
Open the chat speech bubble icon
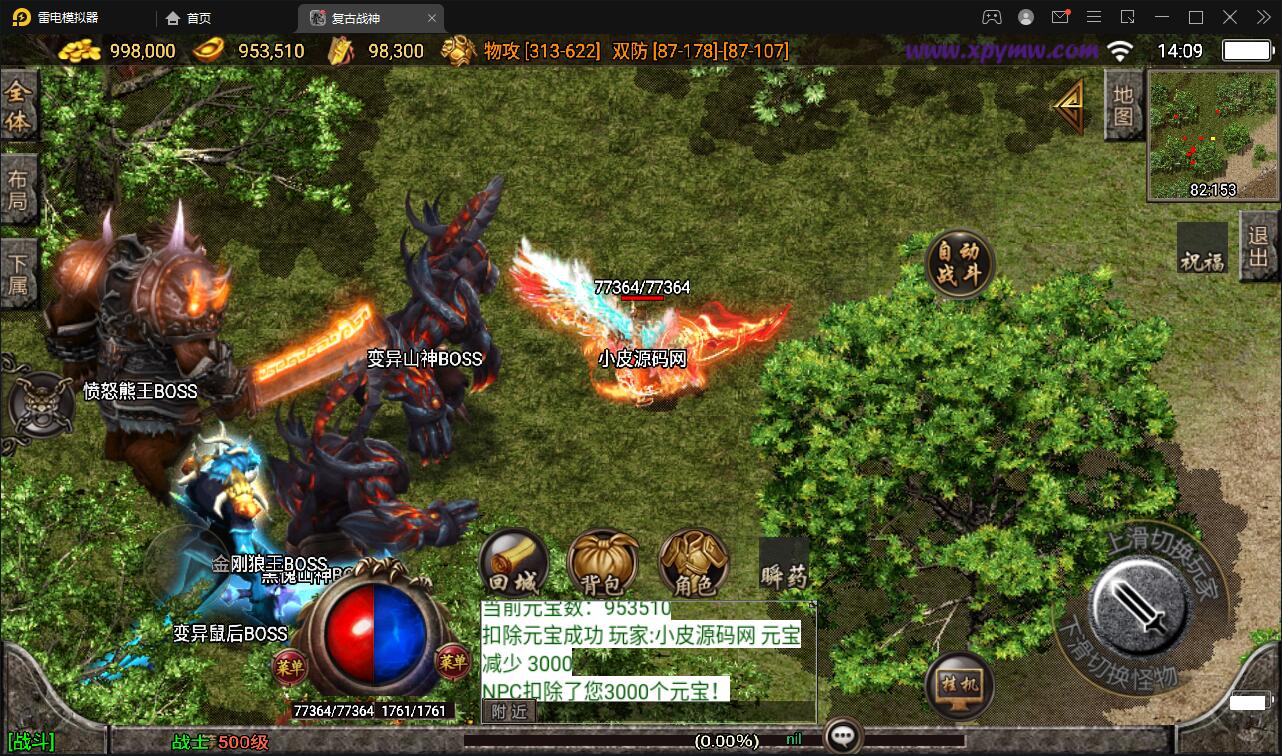pos(843,738)
